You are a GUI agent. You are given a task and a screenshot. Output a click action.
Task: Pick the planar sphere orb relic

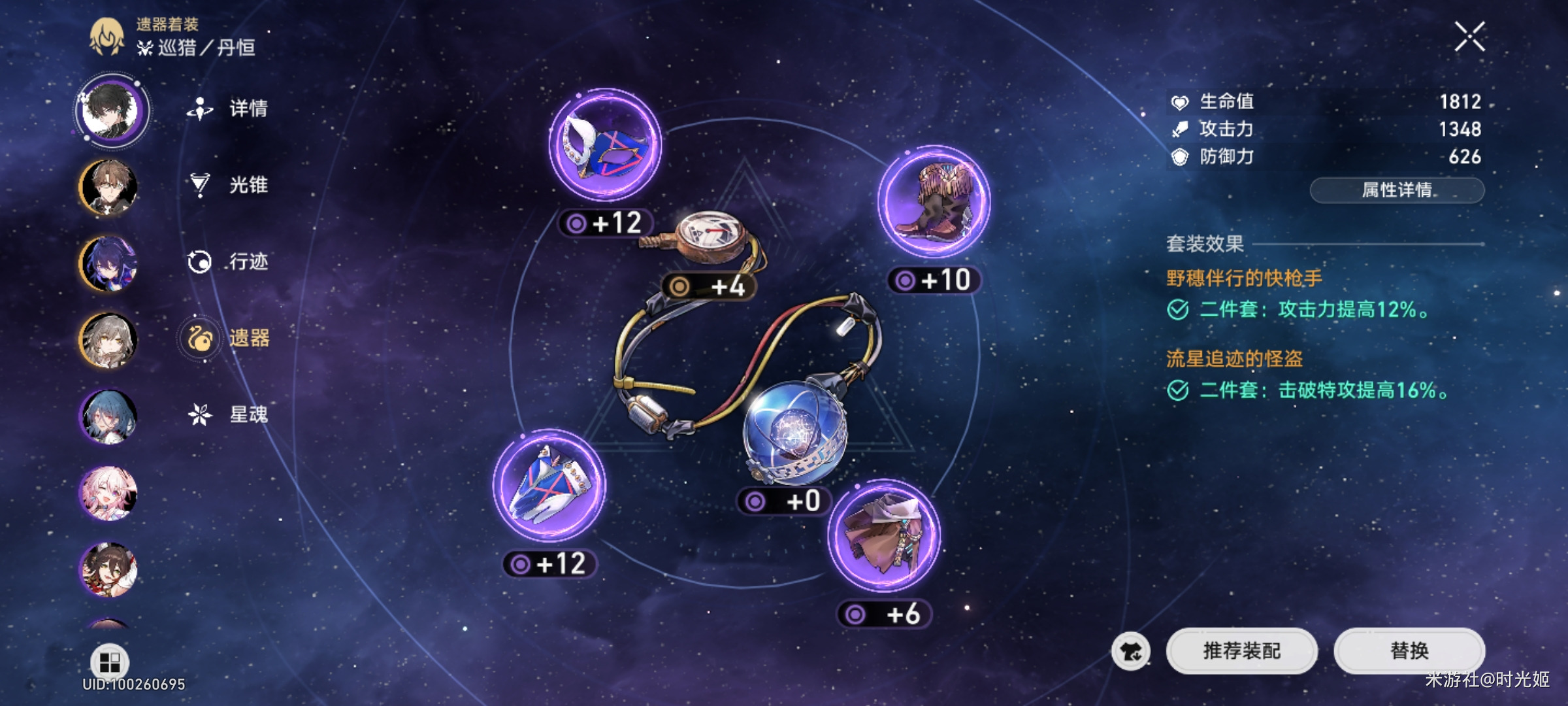click(794, 430)
